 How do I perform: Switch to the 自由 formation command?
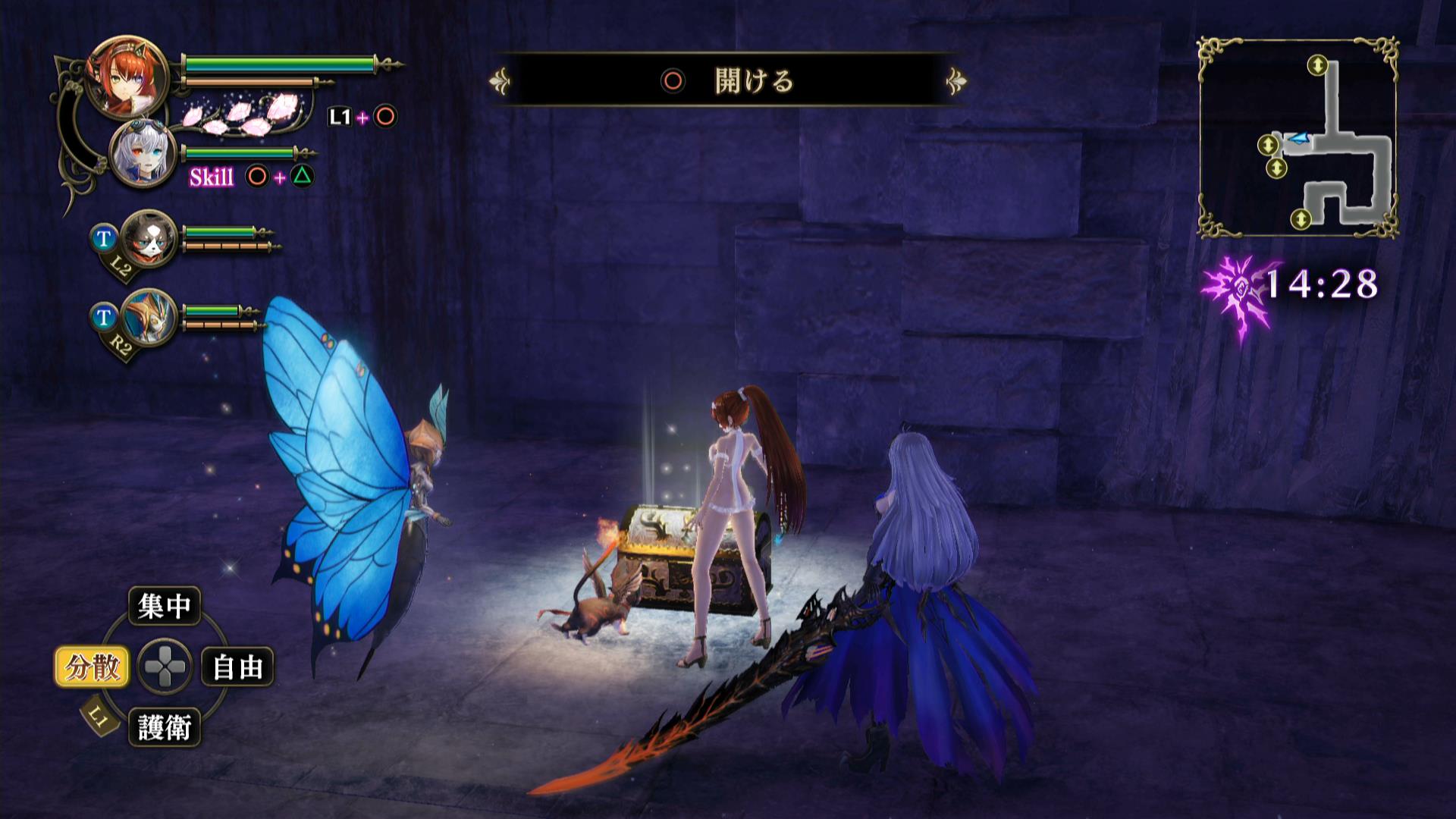pyautogui.click(x=237, y=667)
